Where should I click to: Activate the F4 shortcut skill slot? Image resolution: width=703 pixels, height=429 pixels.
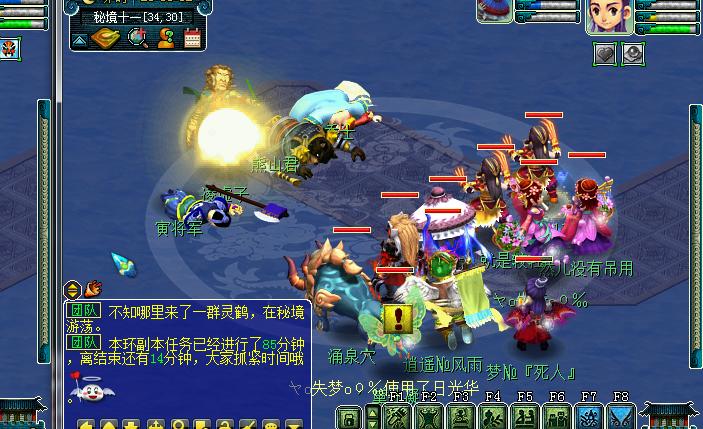pyautogui.click(x=493, y=417)
